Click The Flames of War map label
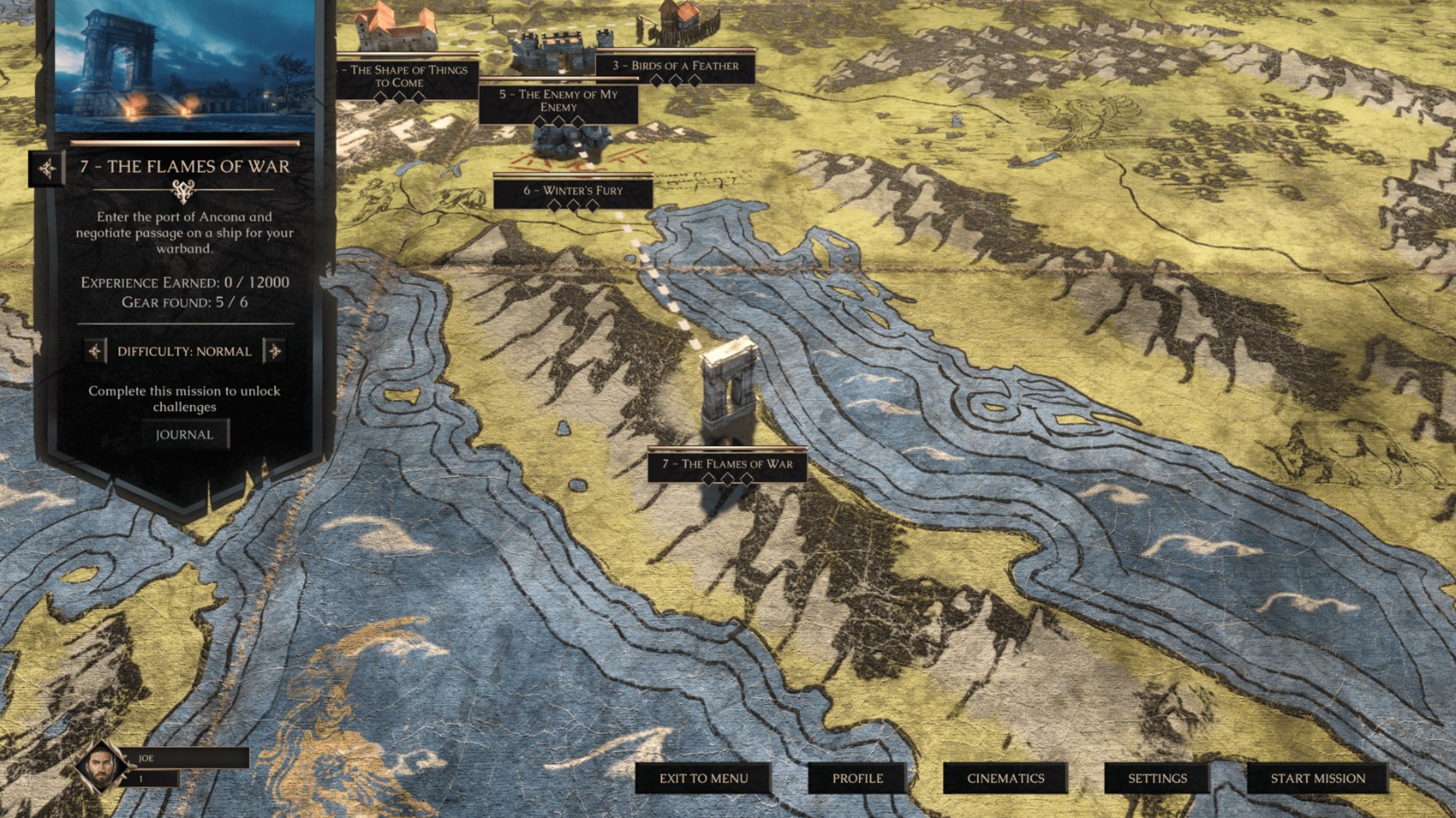1456x818 pixels. click(727, 465)
